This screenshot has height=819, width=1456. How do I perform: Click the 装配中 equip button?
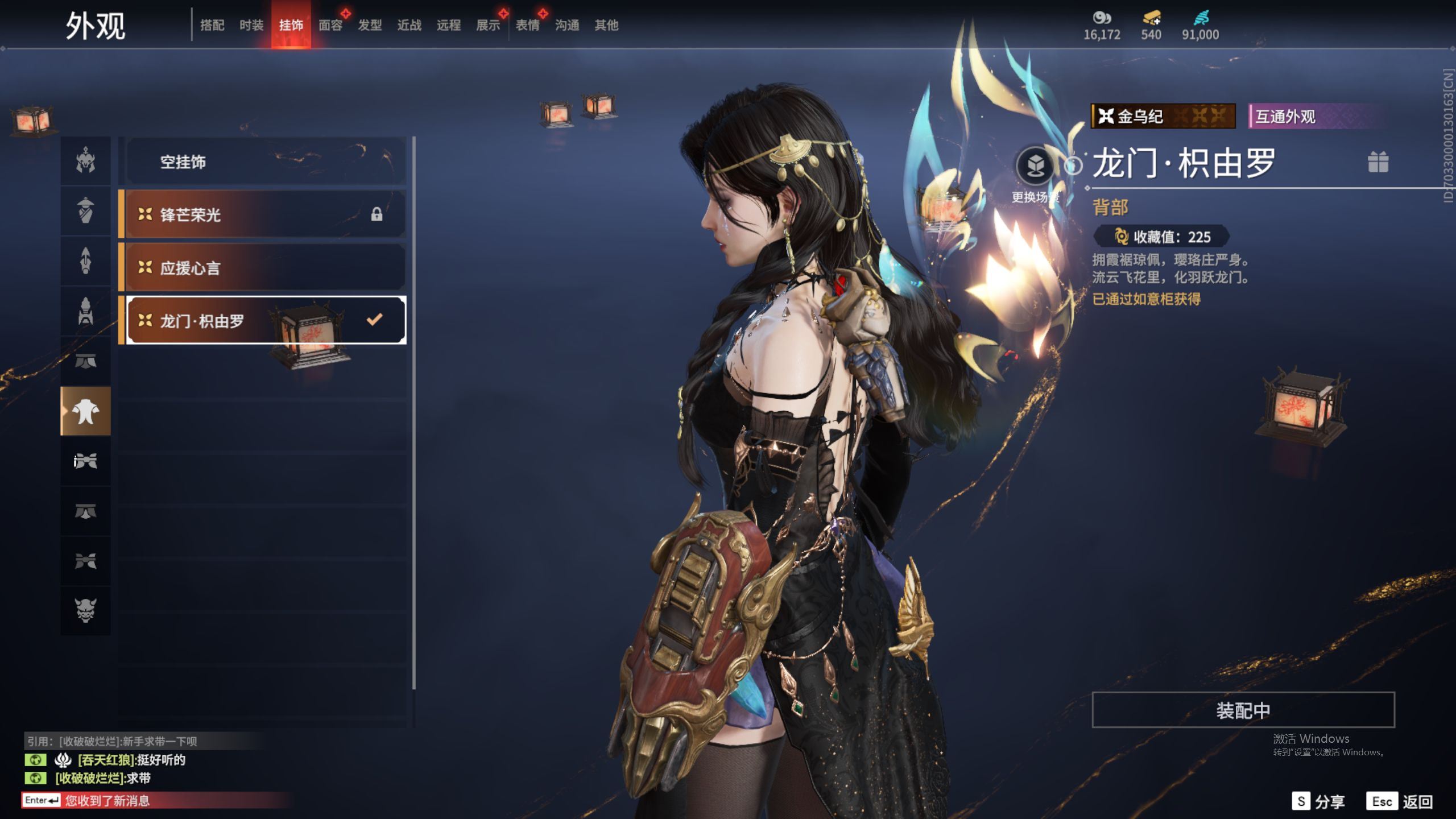click(1243, 710)
